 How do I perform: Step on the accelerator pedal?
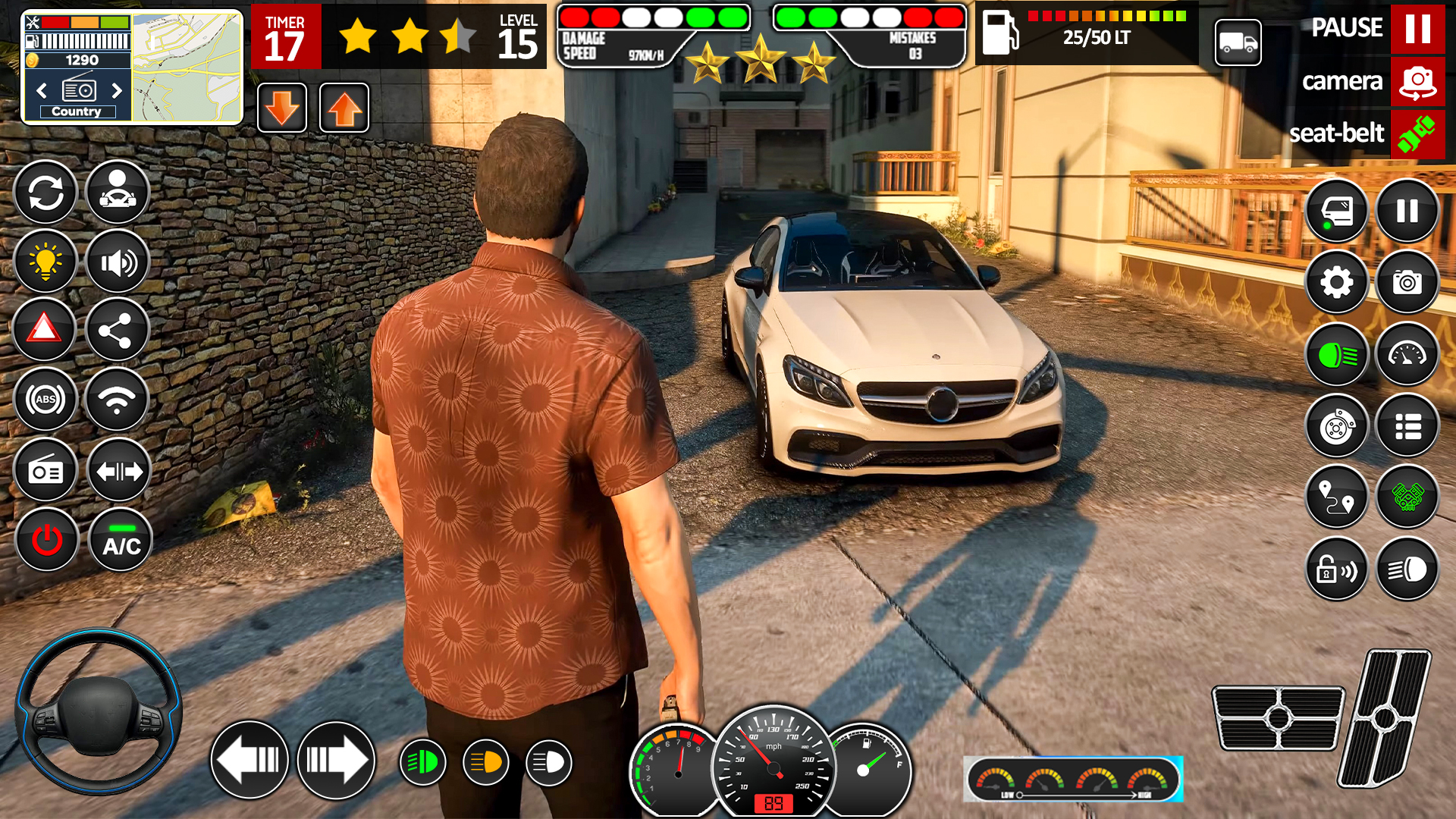tap(1384, 717)
